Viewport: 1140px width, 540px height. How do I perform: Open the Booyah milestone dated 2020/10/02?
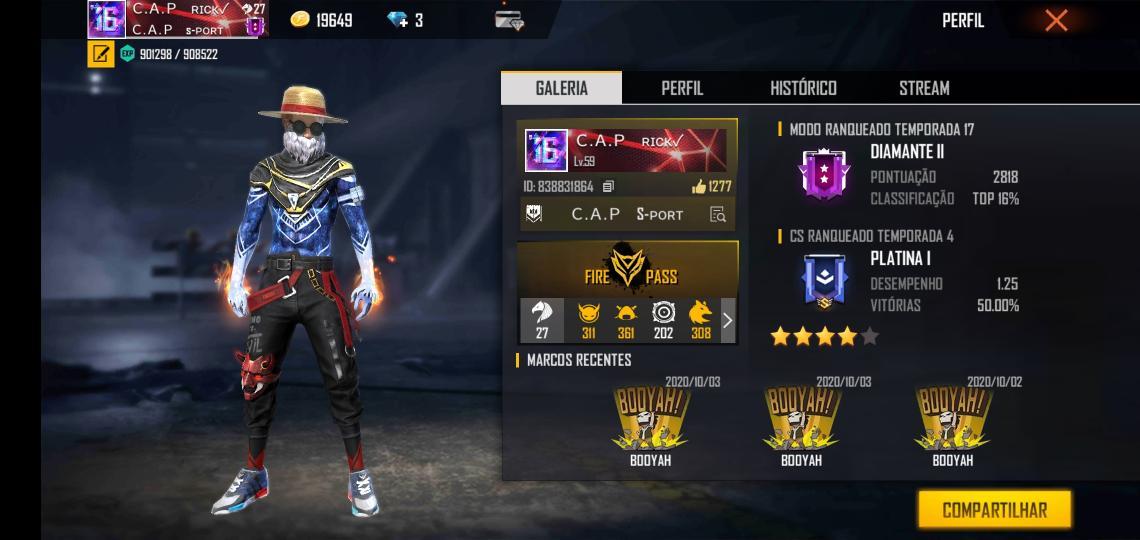[952, 417]
